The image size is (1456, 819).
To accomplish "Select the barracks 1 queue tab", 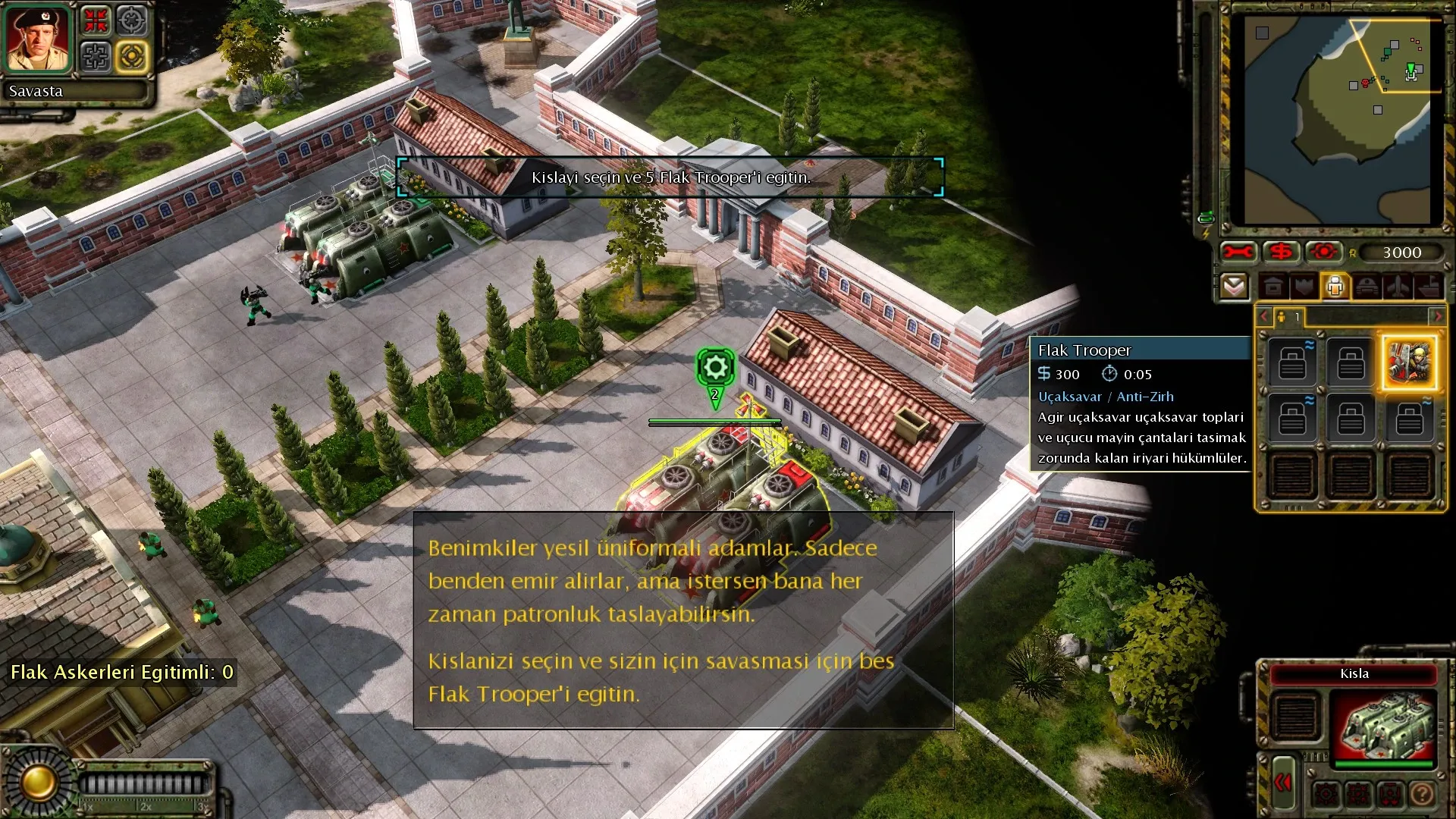I will point(1289,316).
